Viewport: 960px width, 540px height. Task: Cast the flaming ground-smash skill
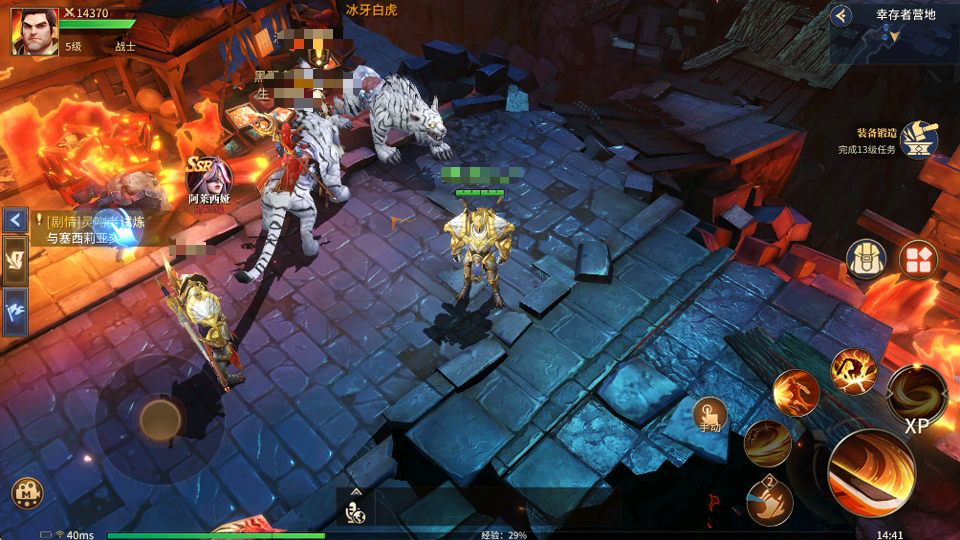coord(853,371)
